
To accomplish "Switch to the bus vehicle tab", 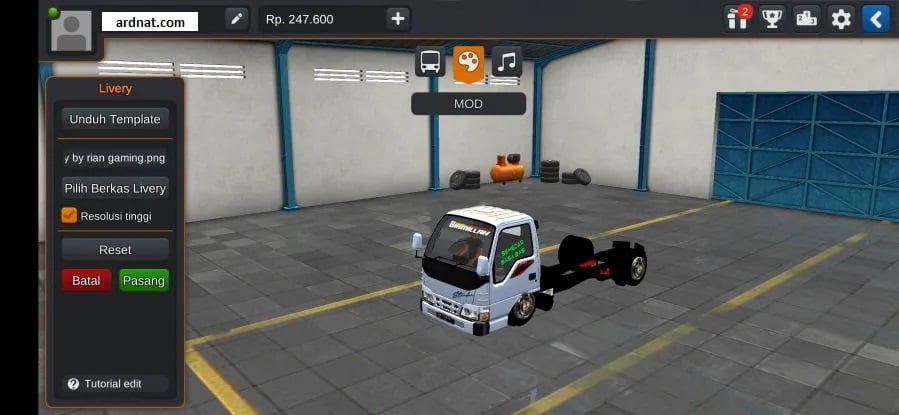I will (430, 62).
